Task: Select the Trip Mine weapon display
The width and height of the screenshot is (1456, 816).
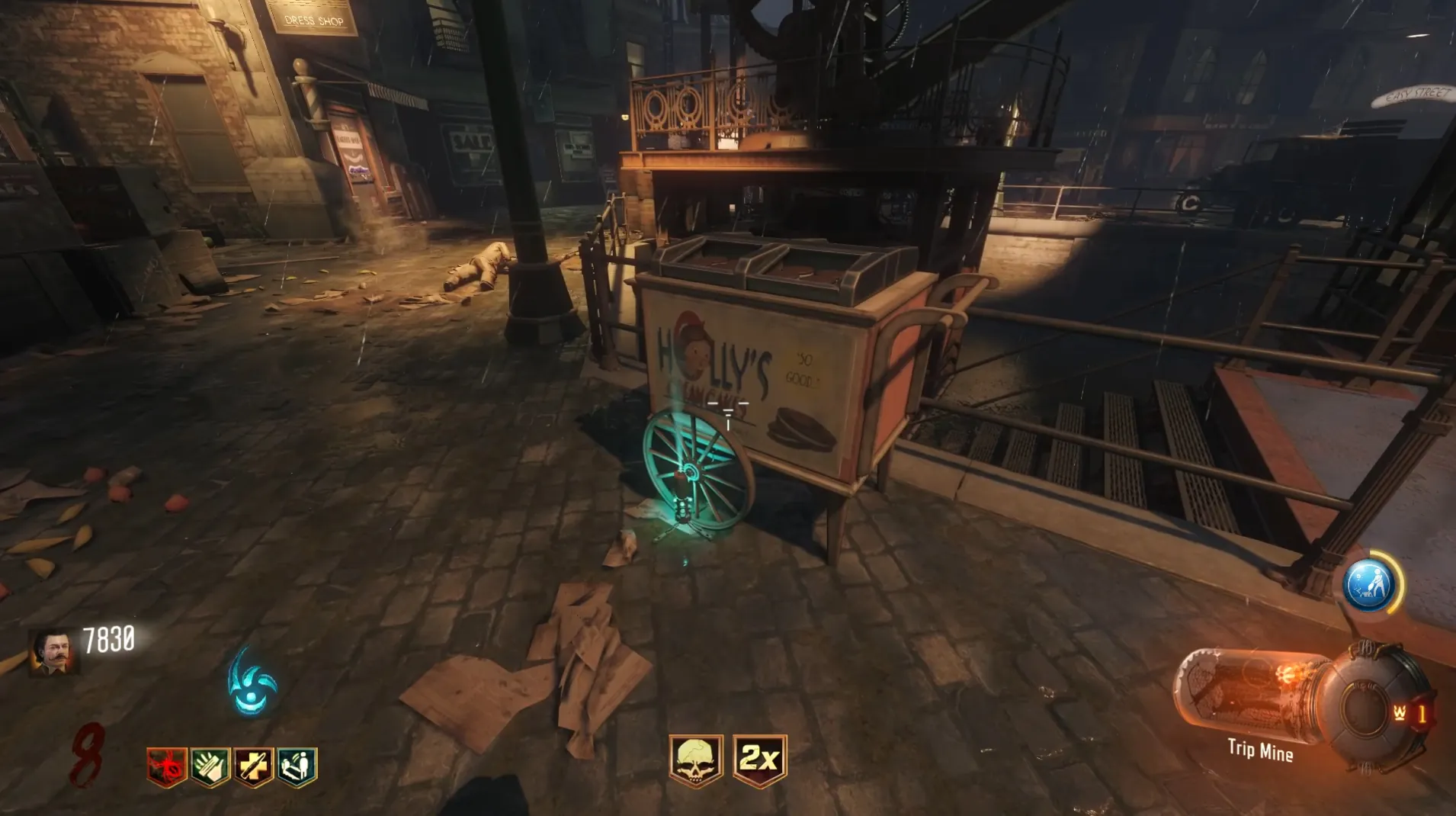Action: [x=1259, y=751]
